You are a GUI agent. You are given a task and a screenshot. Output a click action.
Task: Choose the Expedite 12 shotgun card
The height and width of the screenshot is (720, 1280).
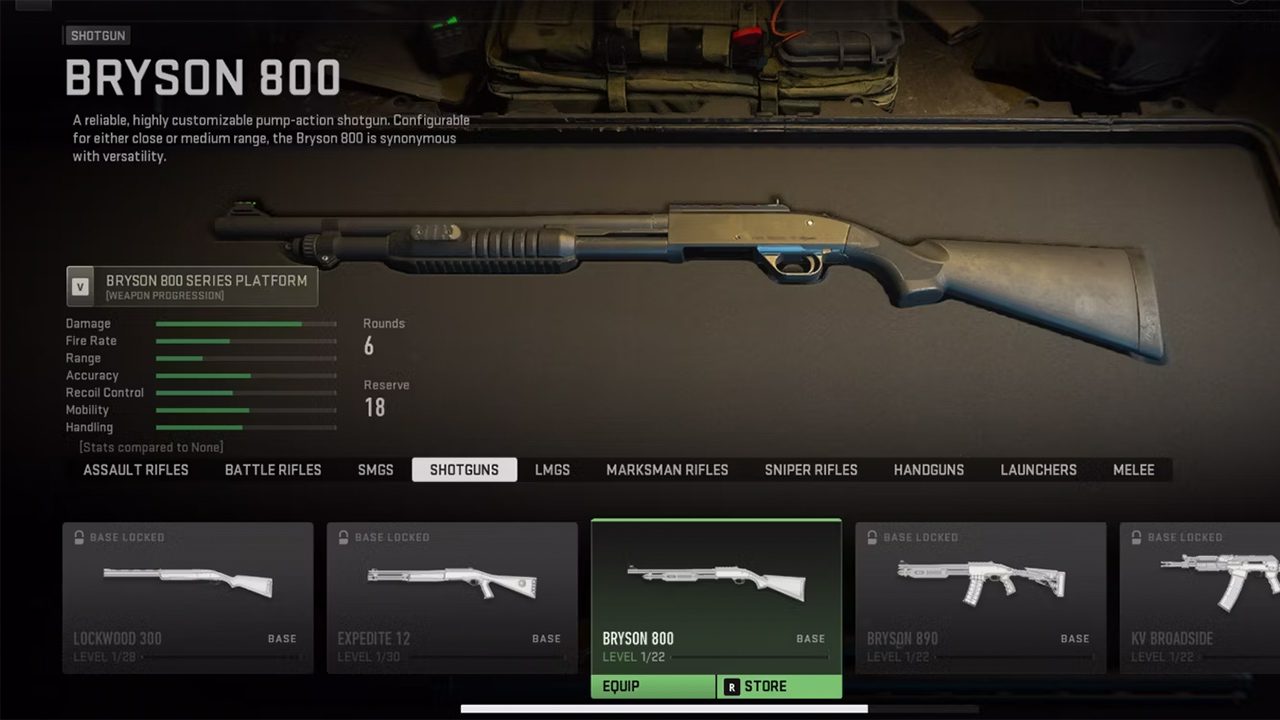pos(452,597)
